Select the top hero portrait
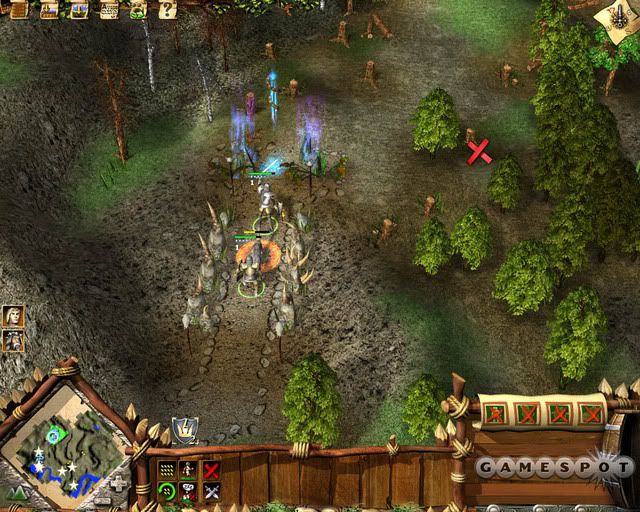 tap(13, 317)
